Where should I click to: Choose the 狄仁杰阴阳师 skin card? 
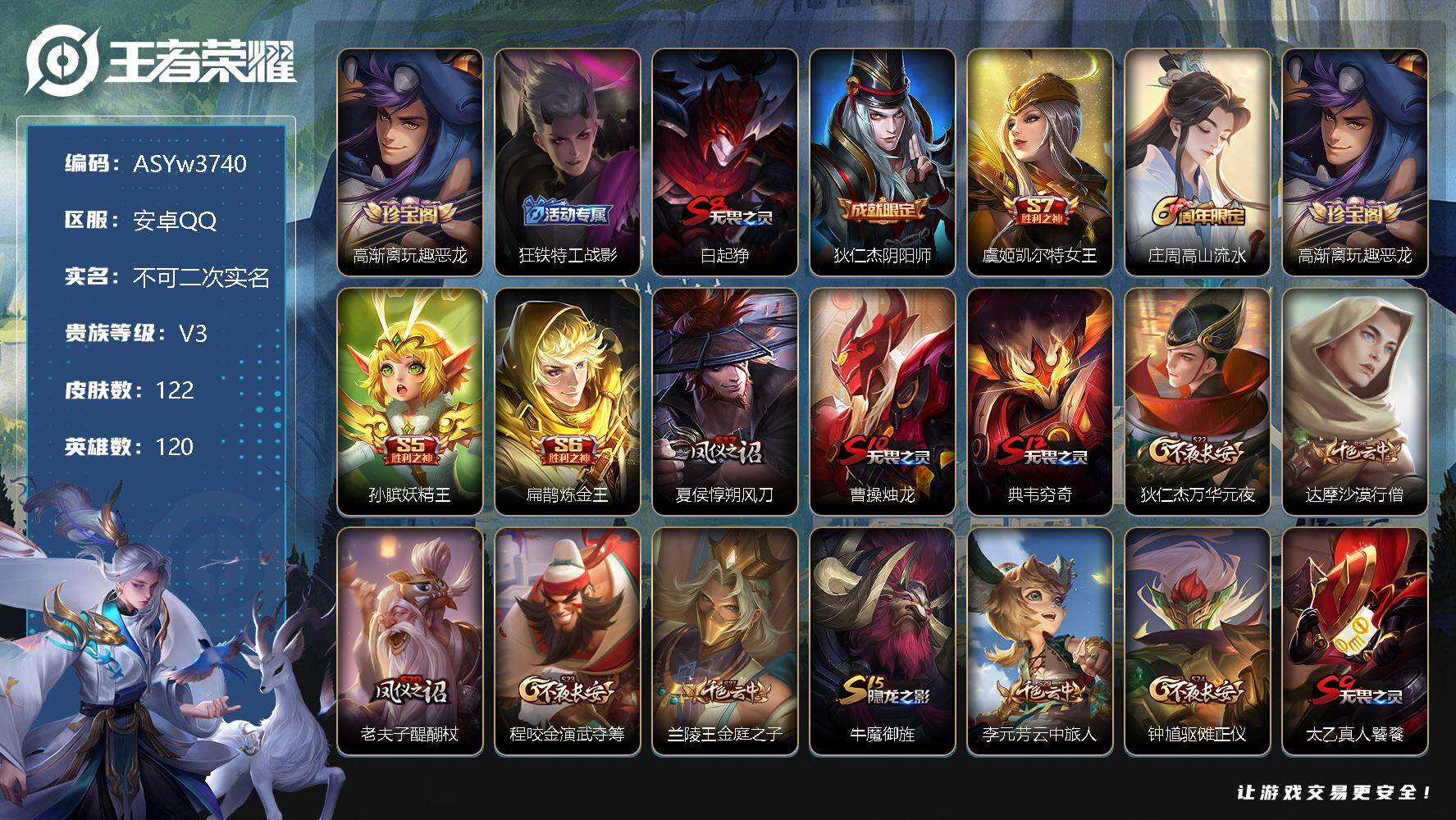coord(883,162)
